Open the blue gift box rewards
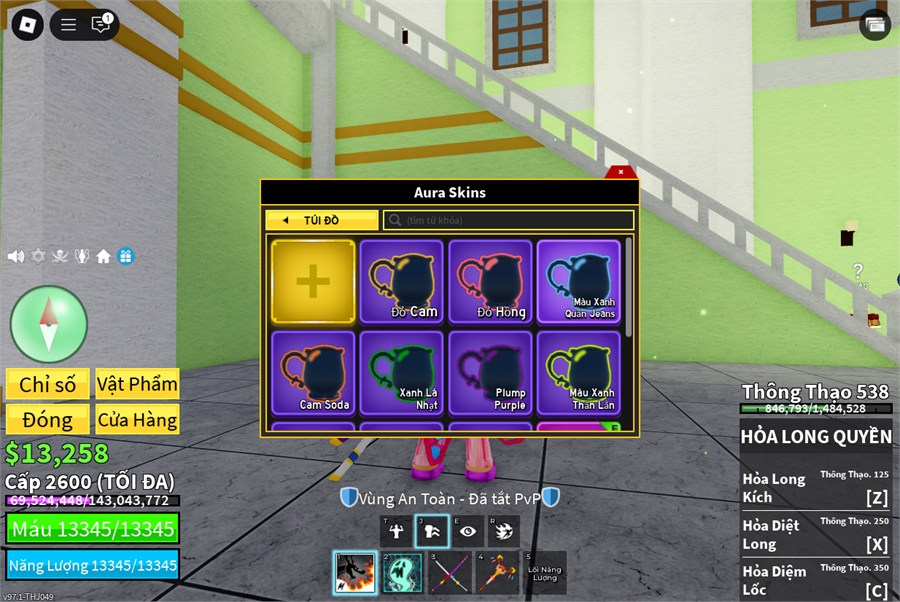This screenshot has width=900, height=602. click(125, 256)
